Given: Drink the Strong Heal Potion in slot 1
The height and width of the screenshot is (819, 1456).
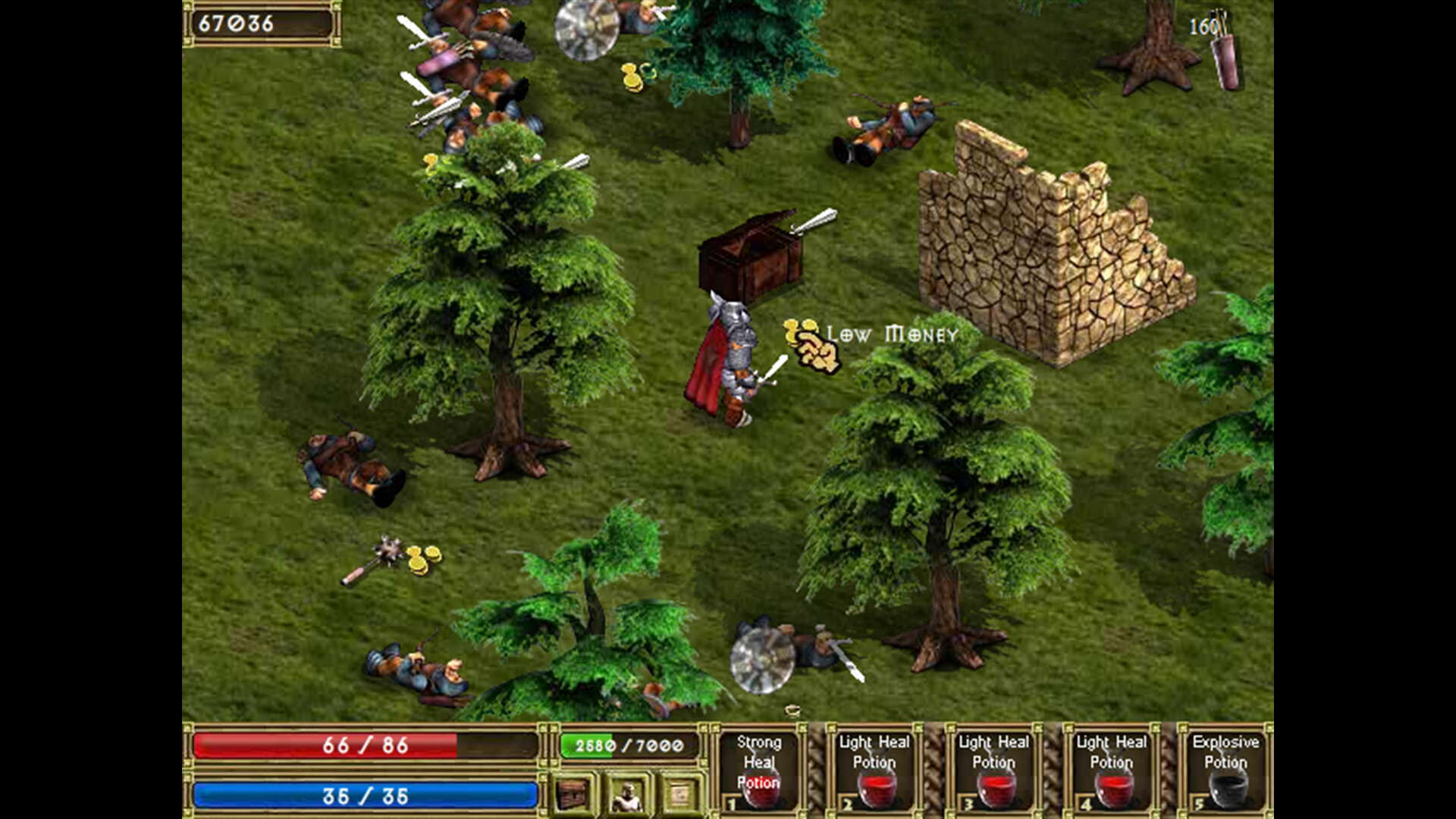Looking at the screenshot, I should (758, 773).
